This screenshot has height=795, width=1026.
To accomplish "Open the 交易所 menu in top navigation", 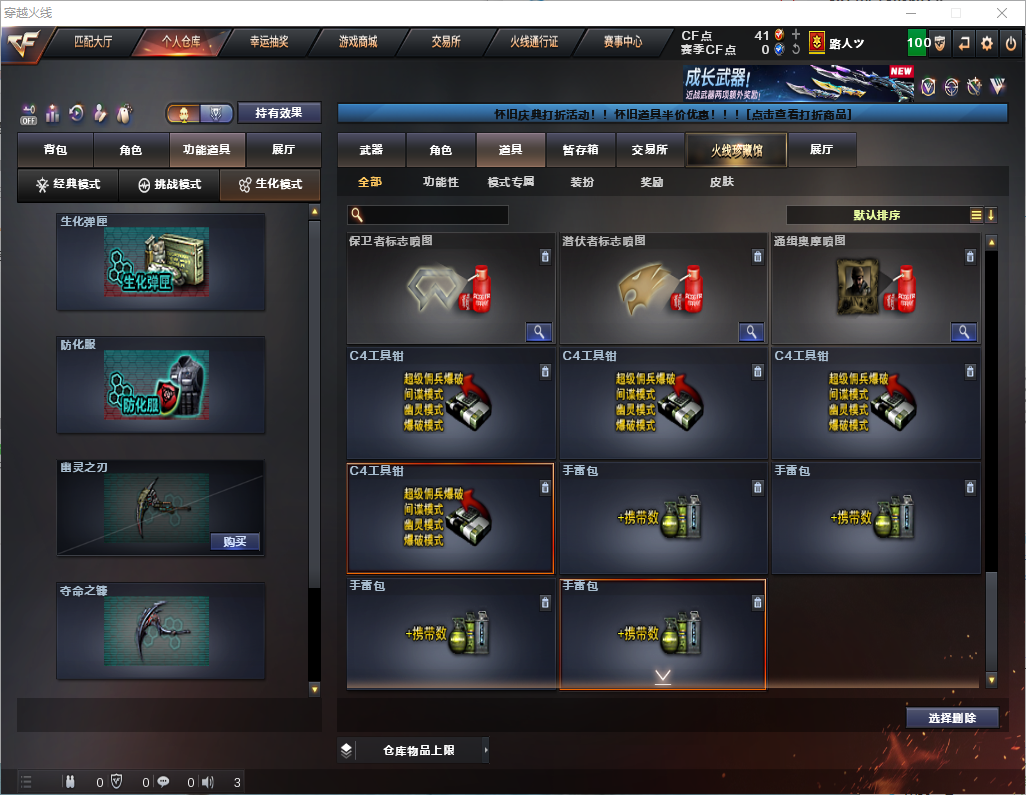I will pyautogui.click(x=446, y=42).
